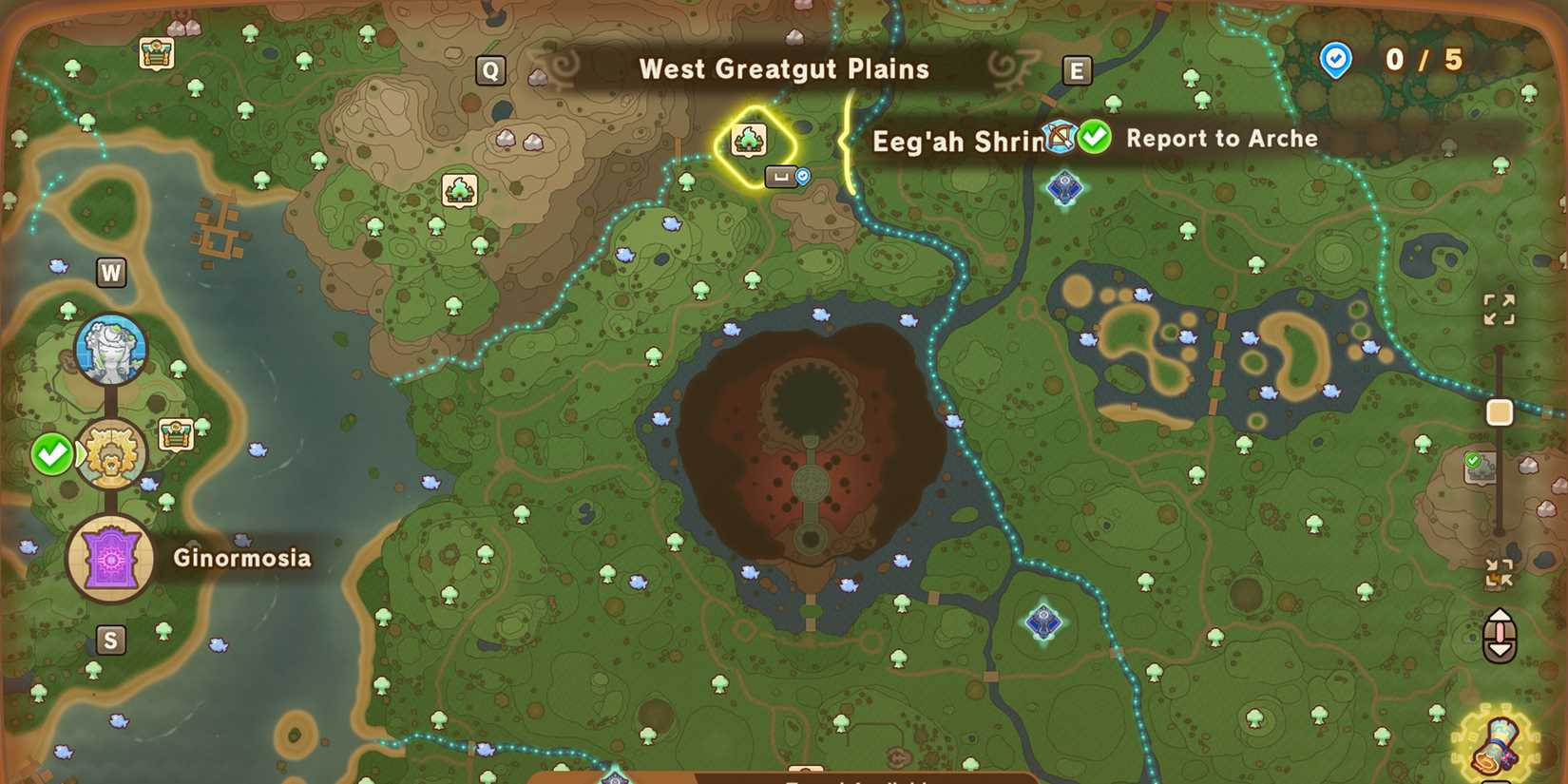Screen dimensions: 1568x784
Task: Open the Ginormosia purple door icon
Action: tap(111, 559)
